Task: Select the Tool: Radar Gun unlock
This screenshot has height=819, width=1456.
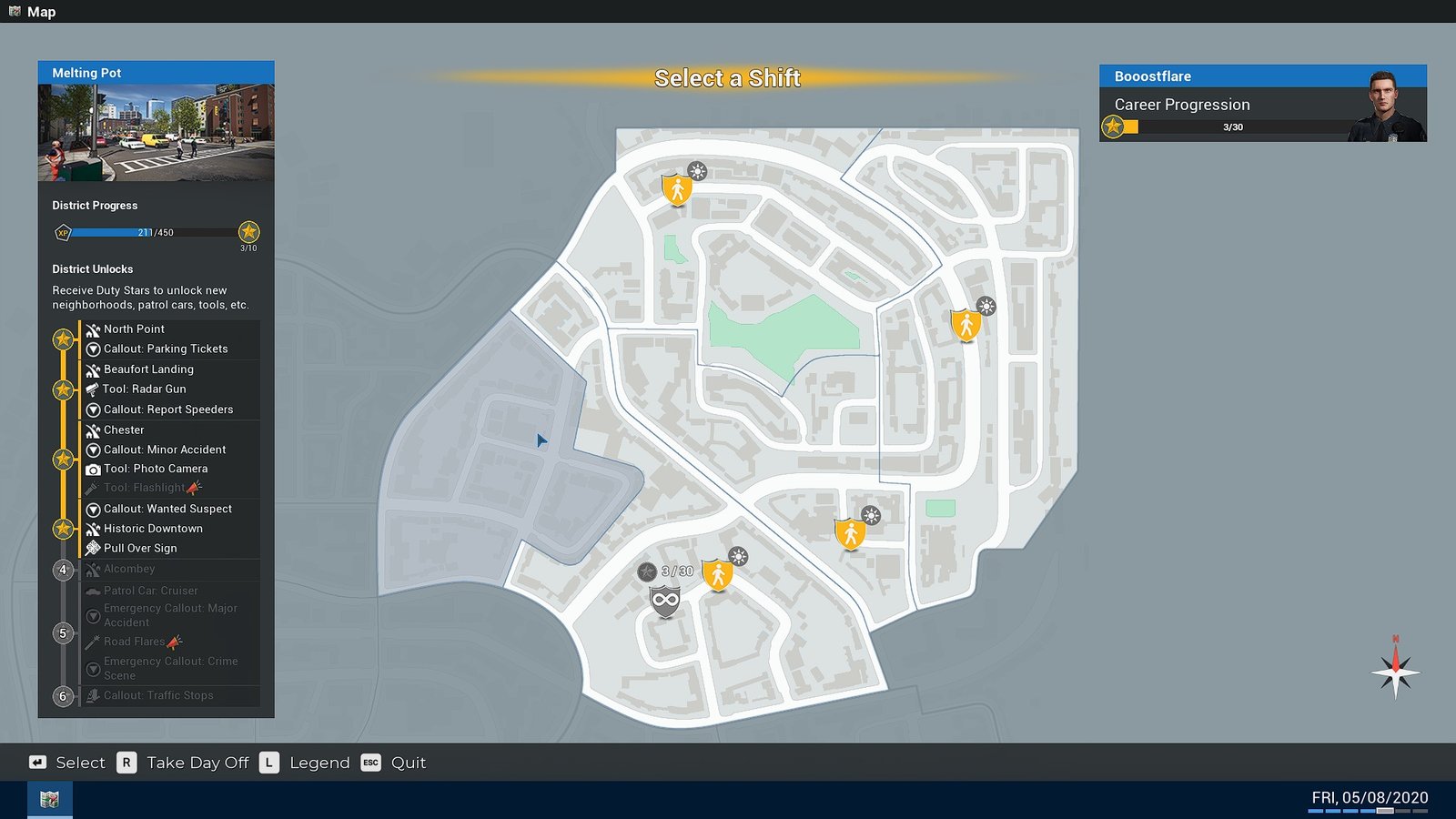Action: pos(144,389)
